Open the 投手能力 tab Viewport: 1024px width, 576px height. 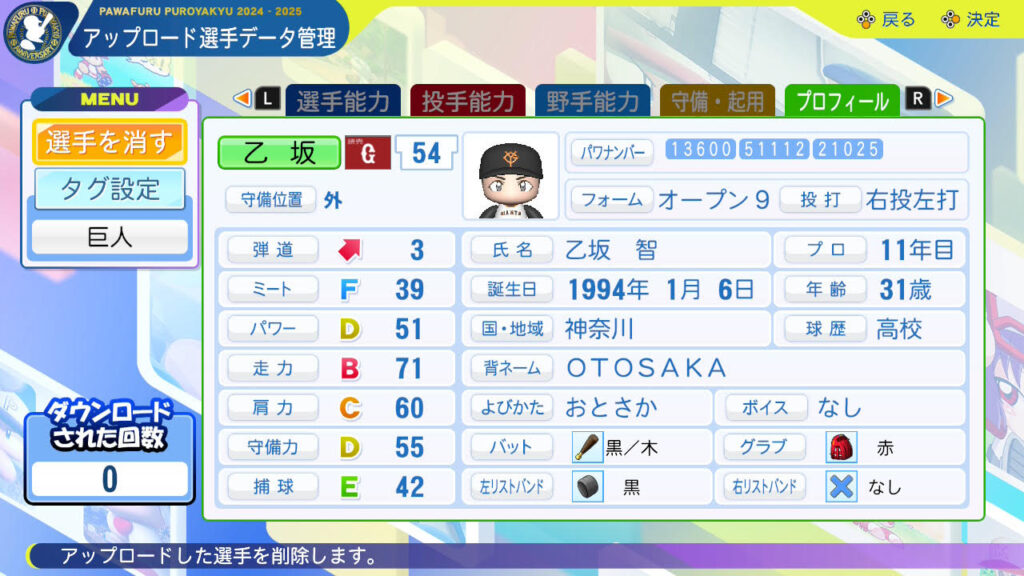(467, 101)
